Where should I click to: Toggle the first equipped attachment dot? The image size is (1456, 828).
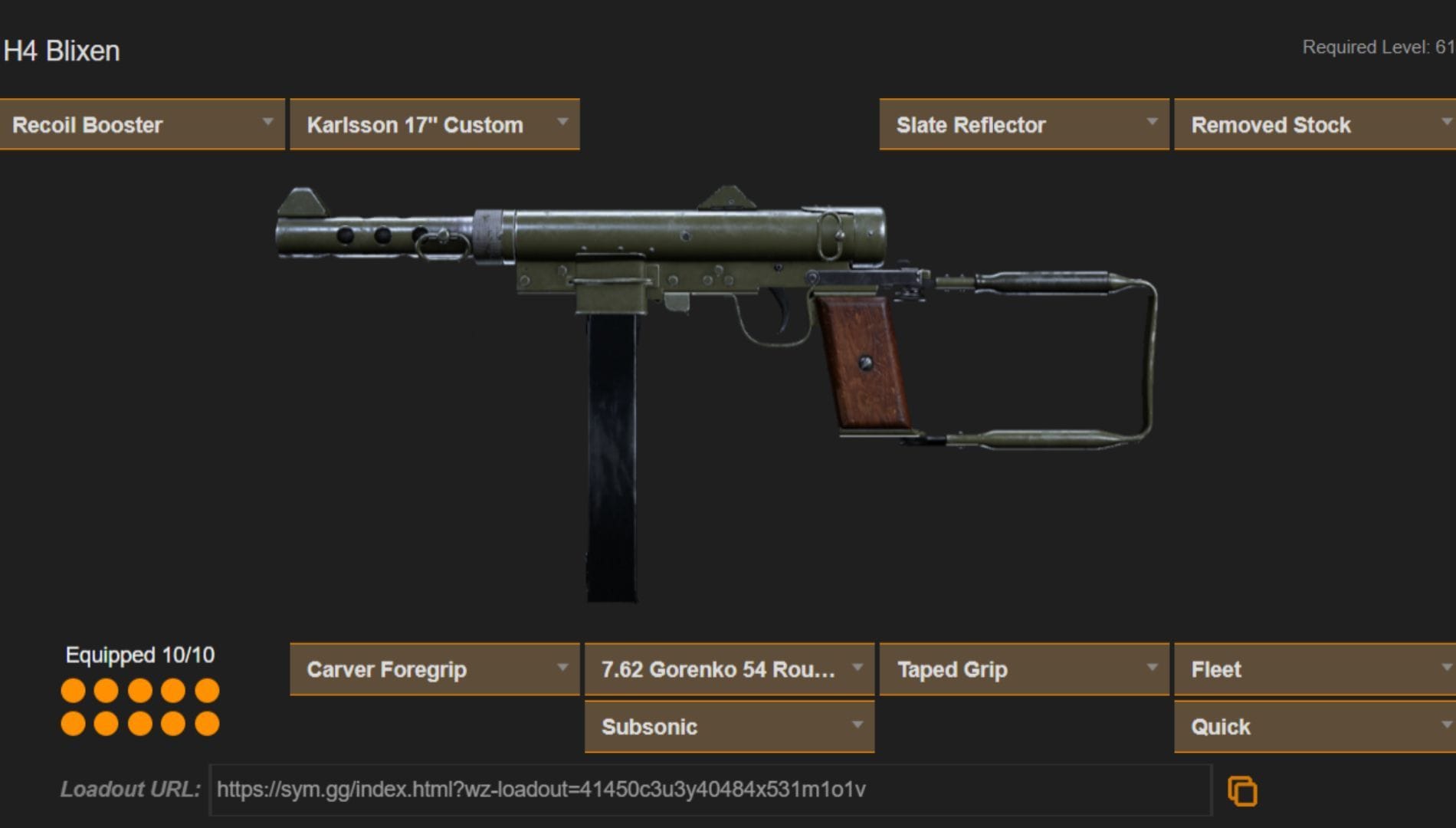click(x=74, y=691)
